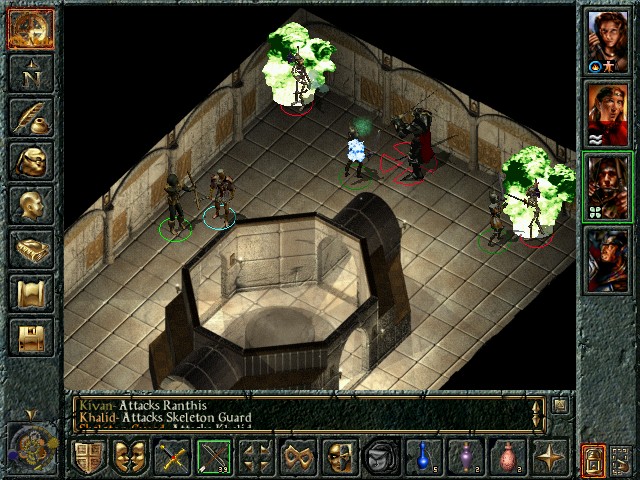Open the area map with the N button
Viewport: 640px width, 480px height.
30,72
